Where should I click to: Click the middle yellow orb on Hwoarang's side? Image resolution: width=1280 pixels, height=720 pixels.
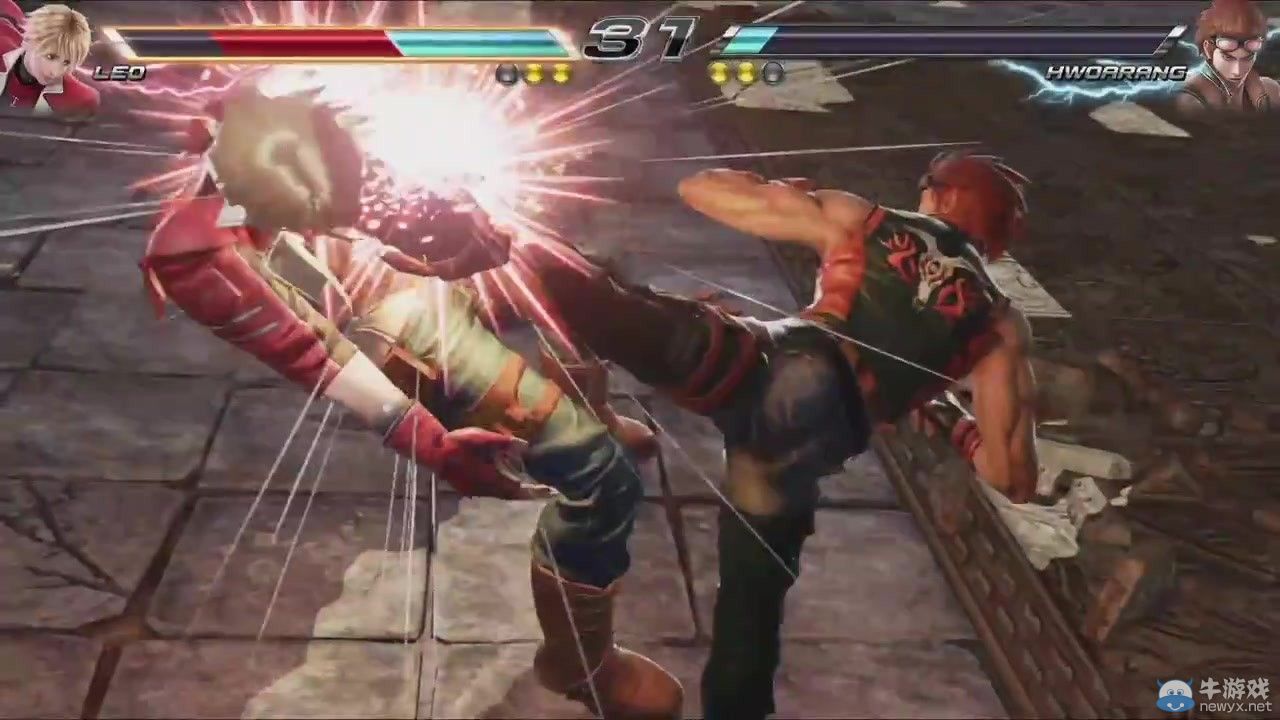[746, 72]
